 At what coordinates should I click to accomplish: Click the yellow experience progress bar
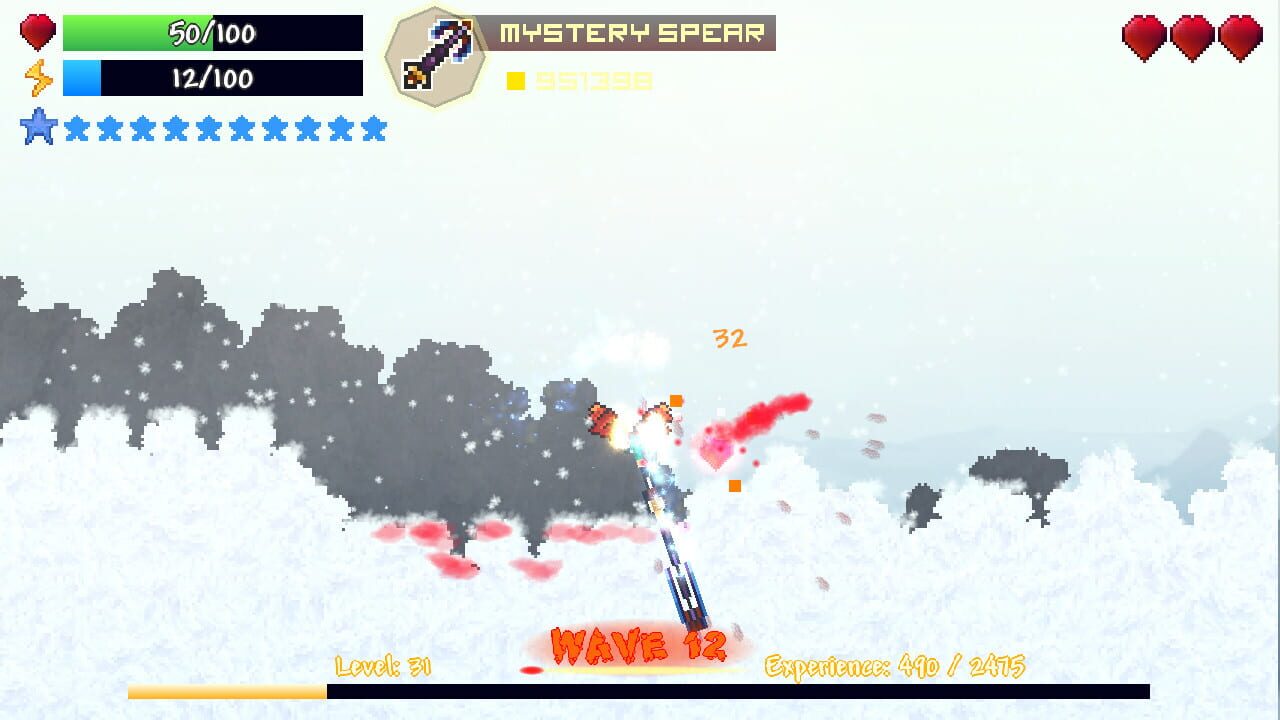[x=225, y=691]
